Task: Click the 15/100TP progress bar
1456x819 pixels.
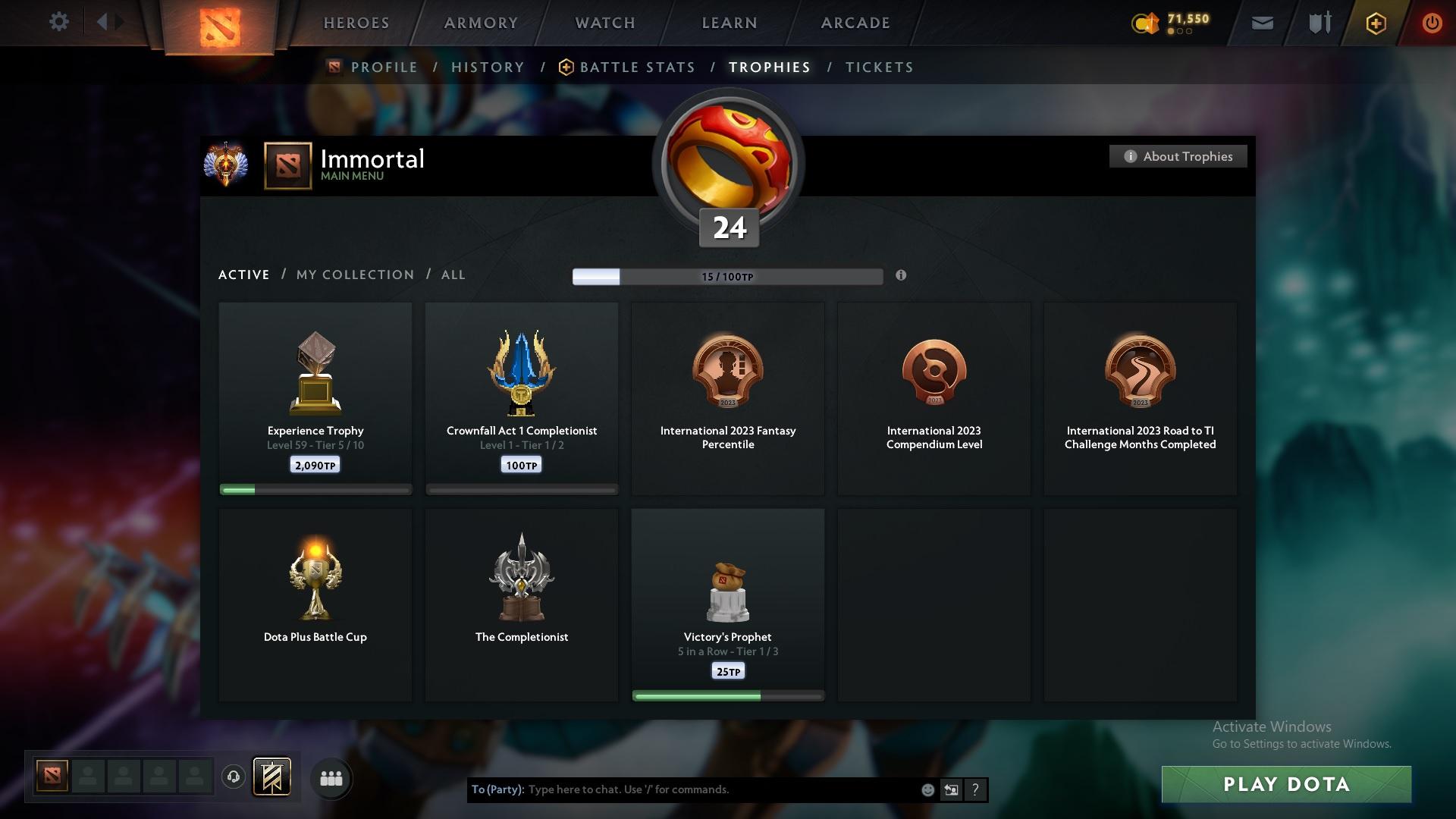Action: [x=727, y=276]
